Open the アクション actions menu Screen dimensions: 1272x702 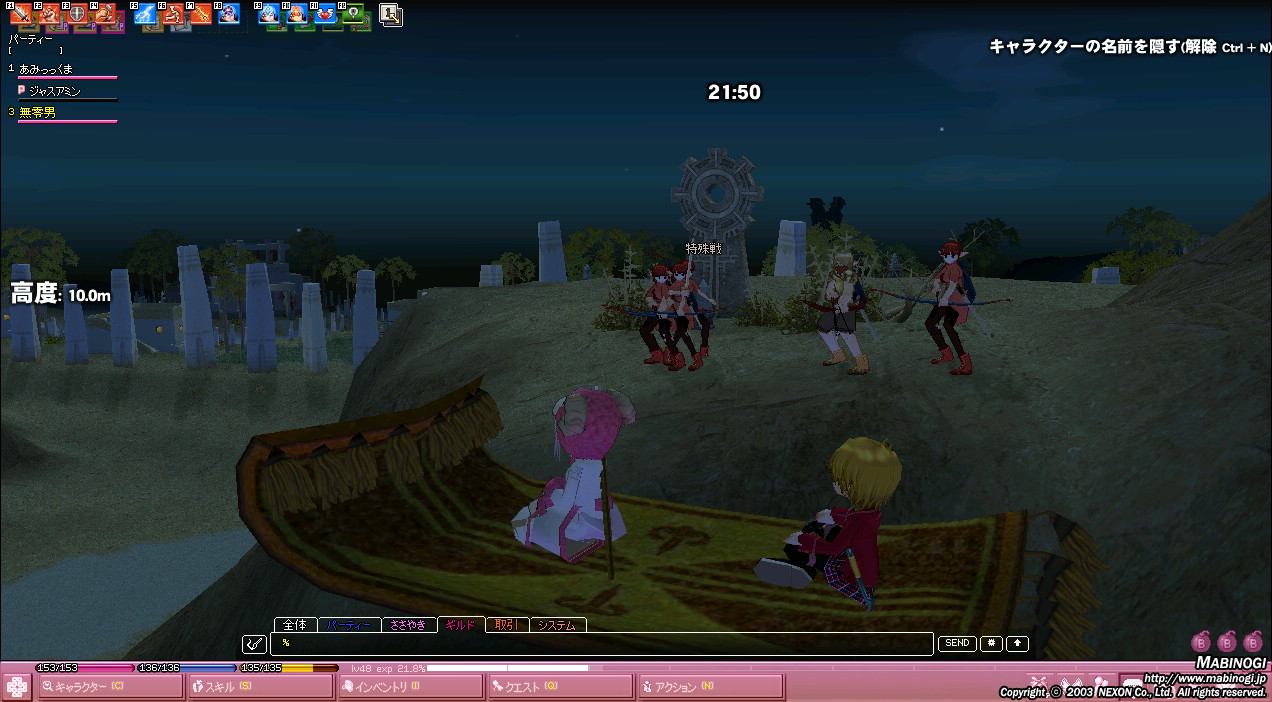710,687
